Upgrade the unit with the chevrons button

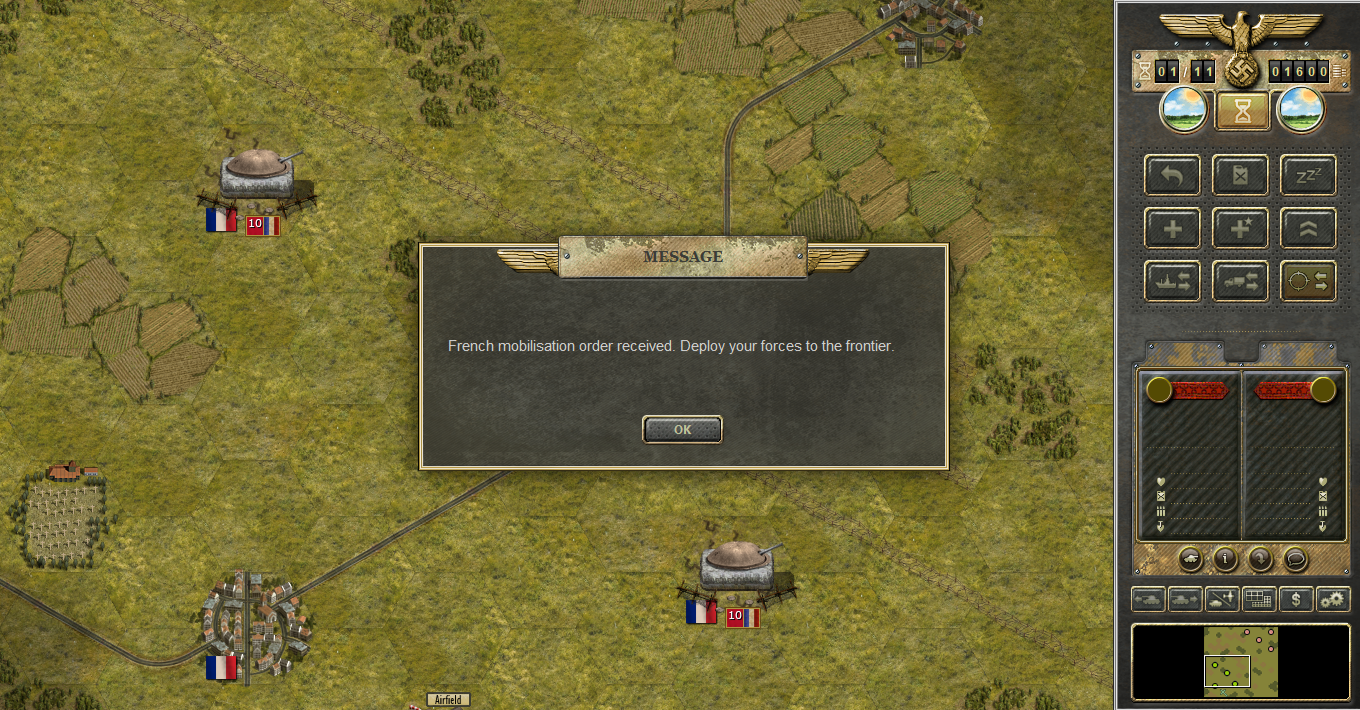(x=1308, y=229)
